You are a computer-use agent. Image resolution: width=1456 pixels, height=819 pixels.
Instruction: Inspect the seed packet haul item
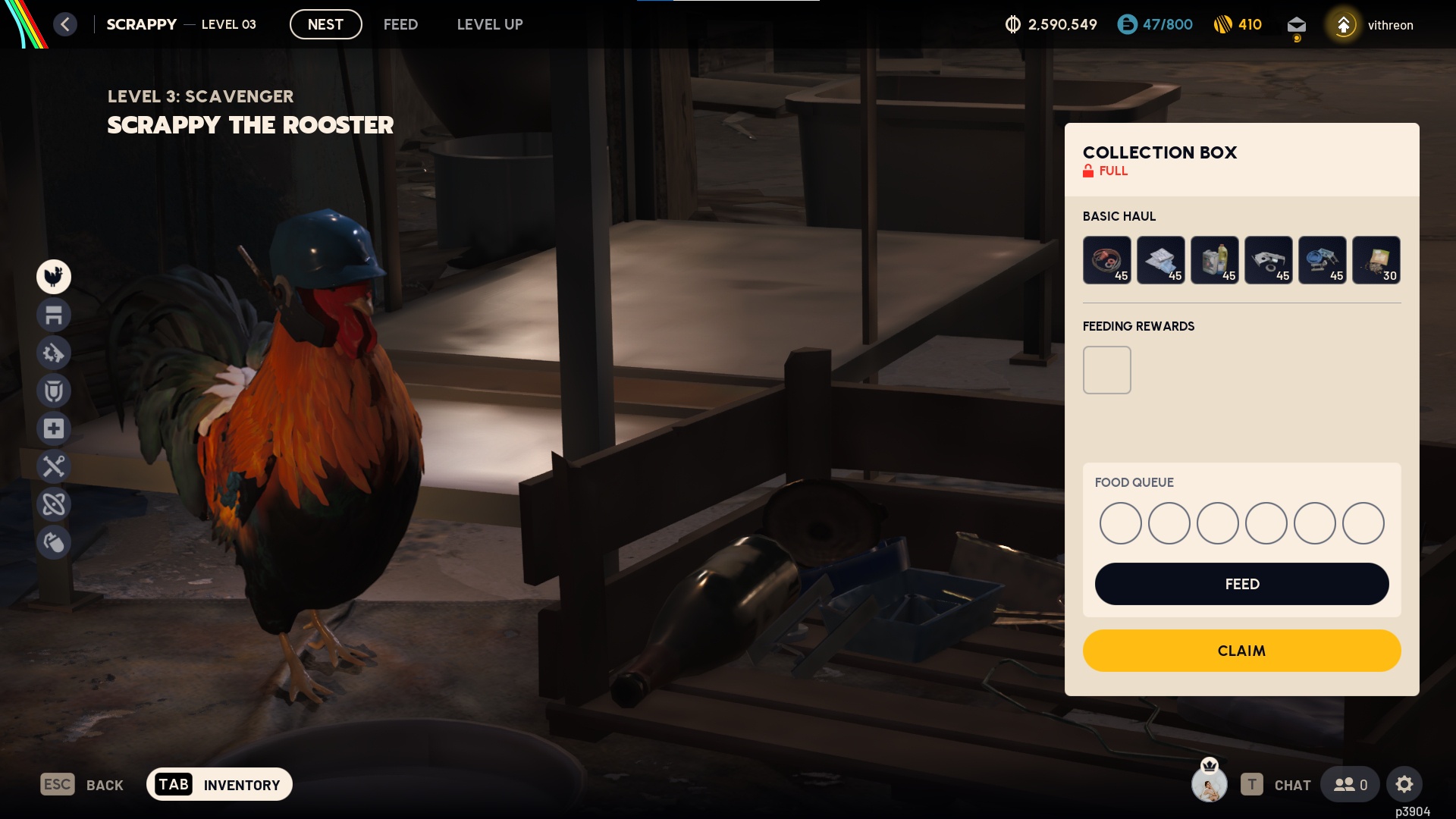tap(1376, 260)
